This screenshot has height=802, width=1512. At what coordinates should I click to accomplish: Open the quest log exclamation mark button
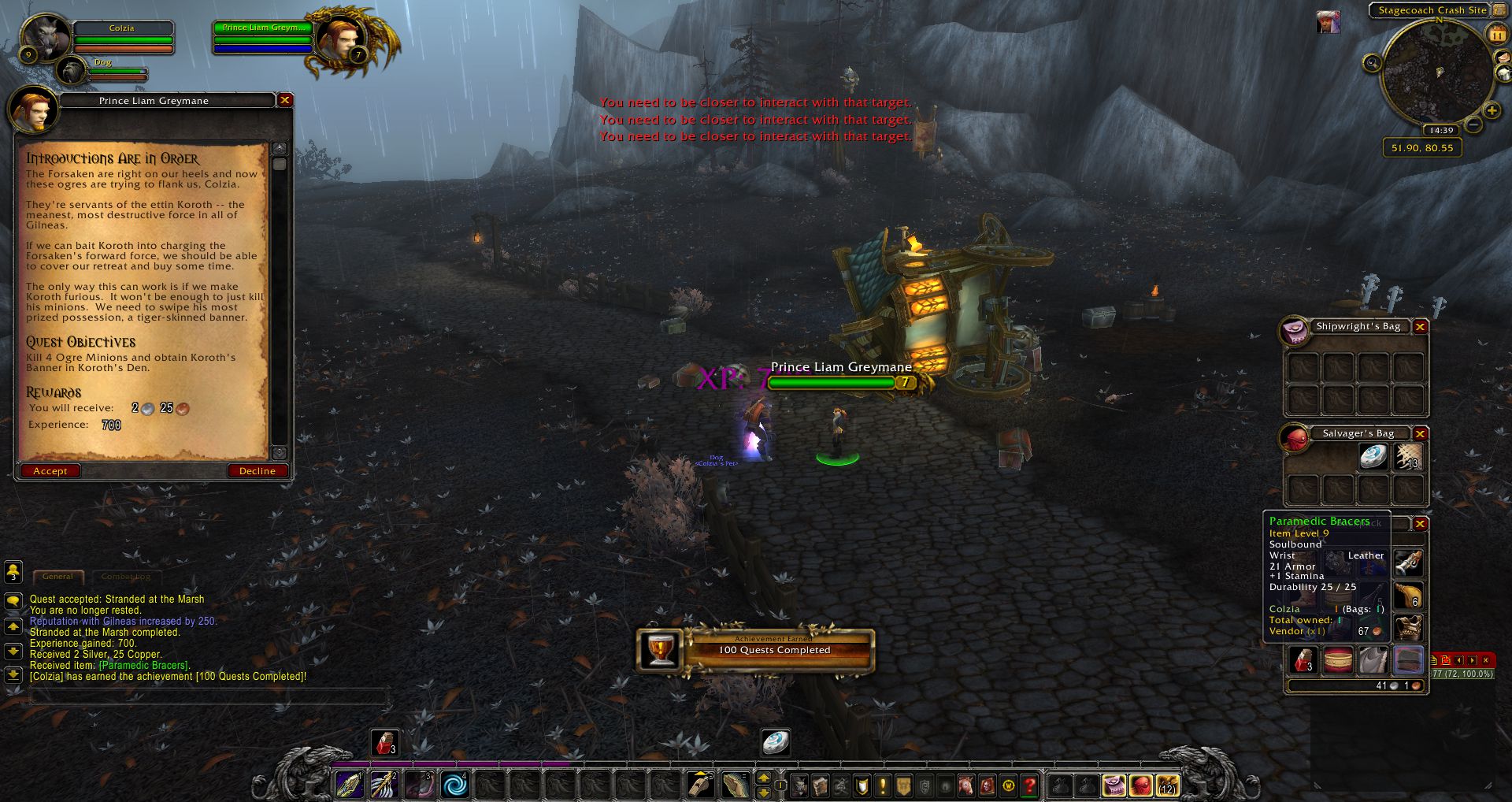coord(883,785)
